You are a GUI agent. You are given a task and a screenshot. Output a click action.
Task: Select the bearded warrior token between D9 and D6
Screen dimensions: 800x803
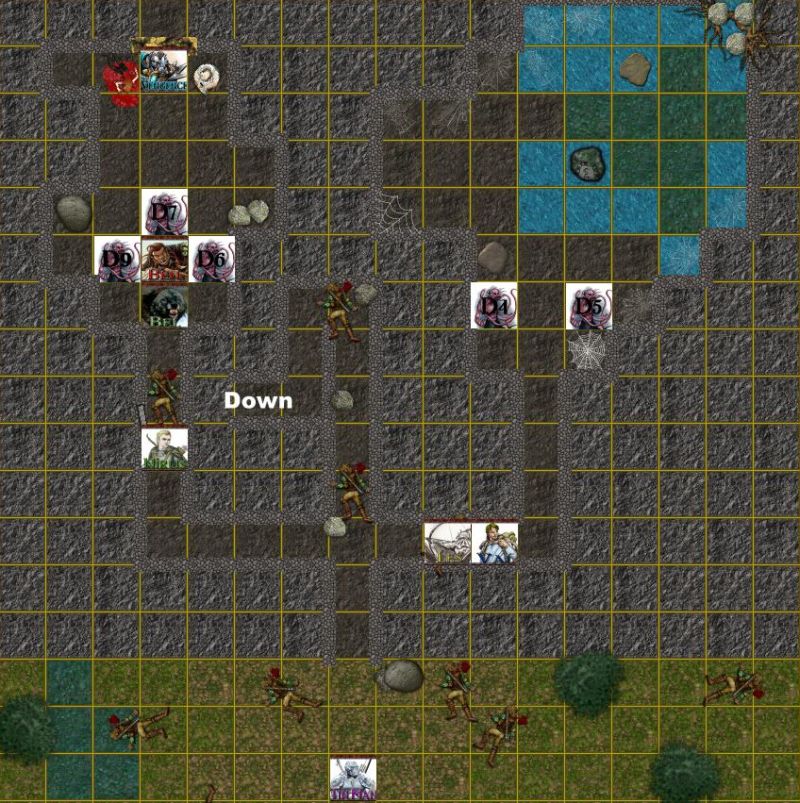pyautogui.click(x=164, y=259)
